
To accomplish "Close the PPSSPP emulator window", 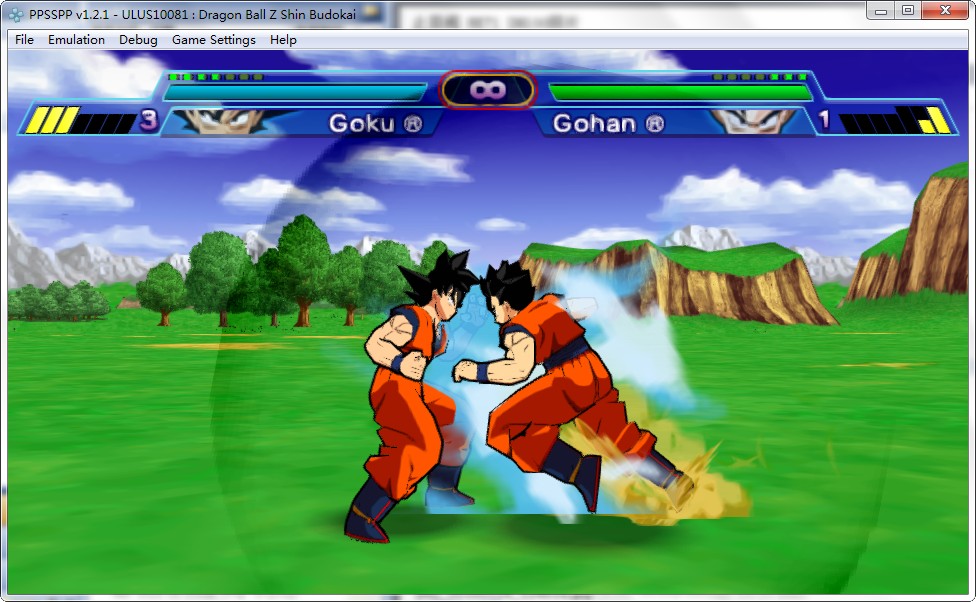I will click(943, 10).
